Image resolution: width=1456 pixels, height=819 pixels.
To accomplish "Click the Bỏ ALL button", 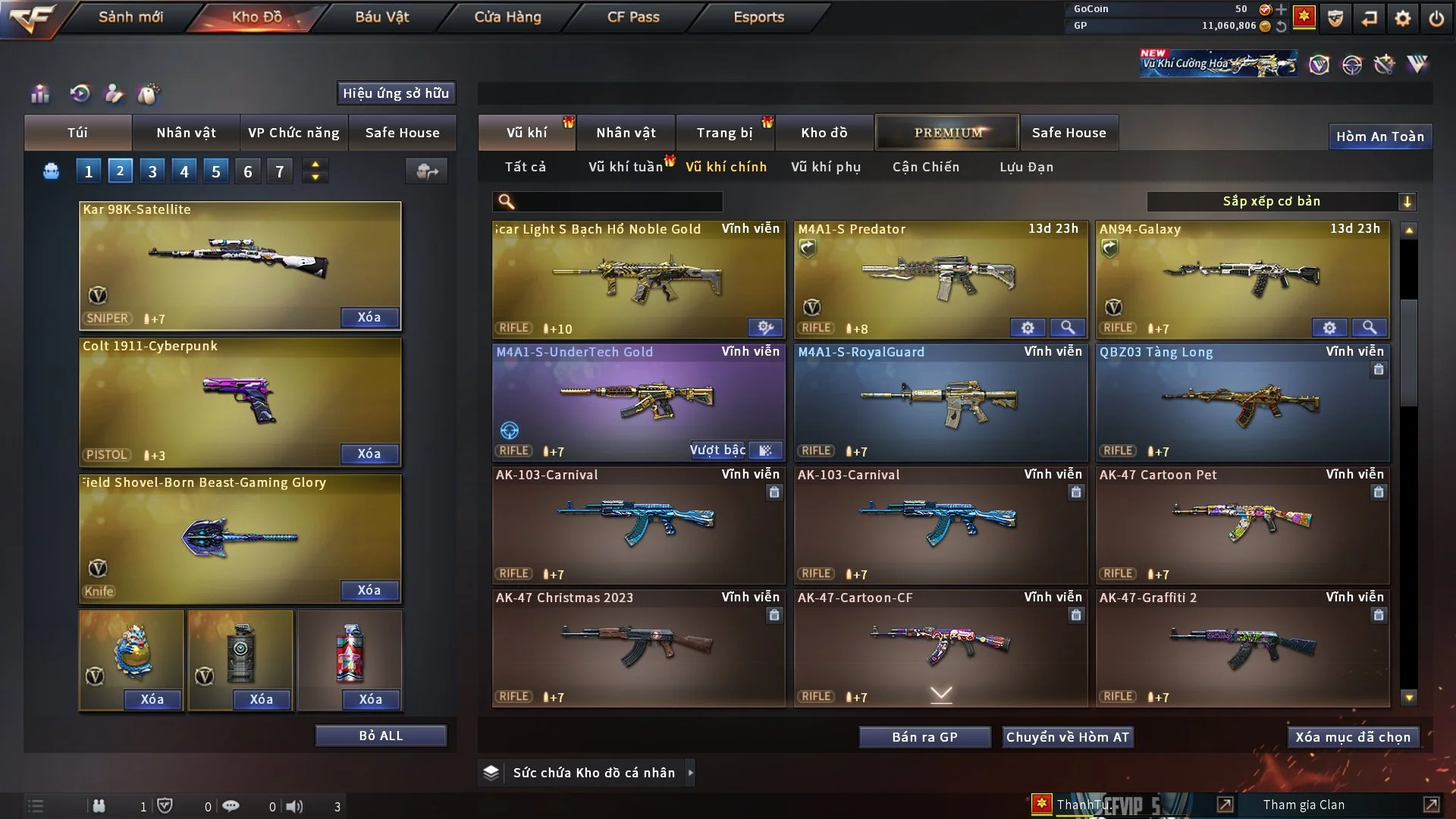I will (381, 736).
